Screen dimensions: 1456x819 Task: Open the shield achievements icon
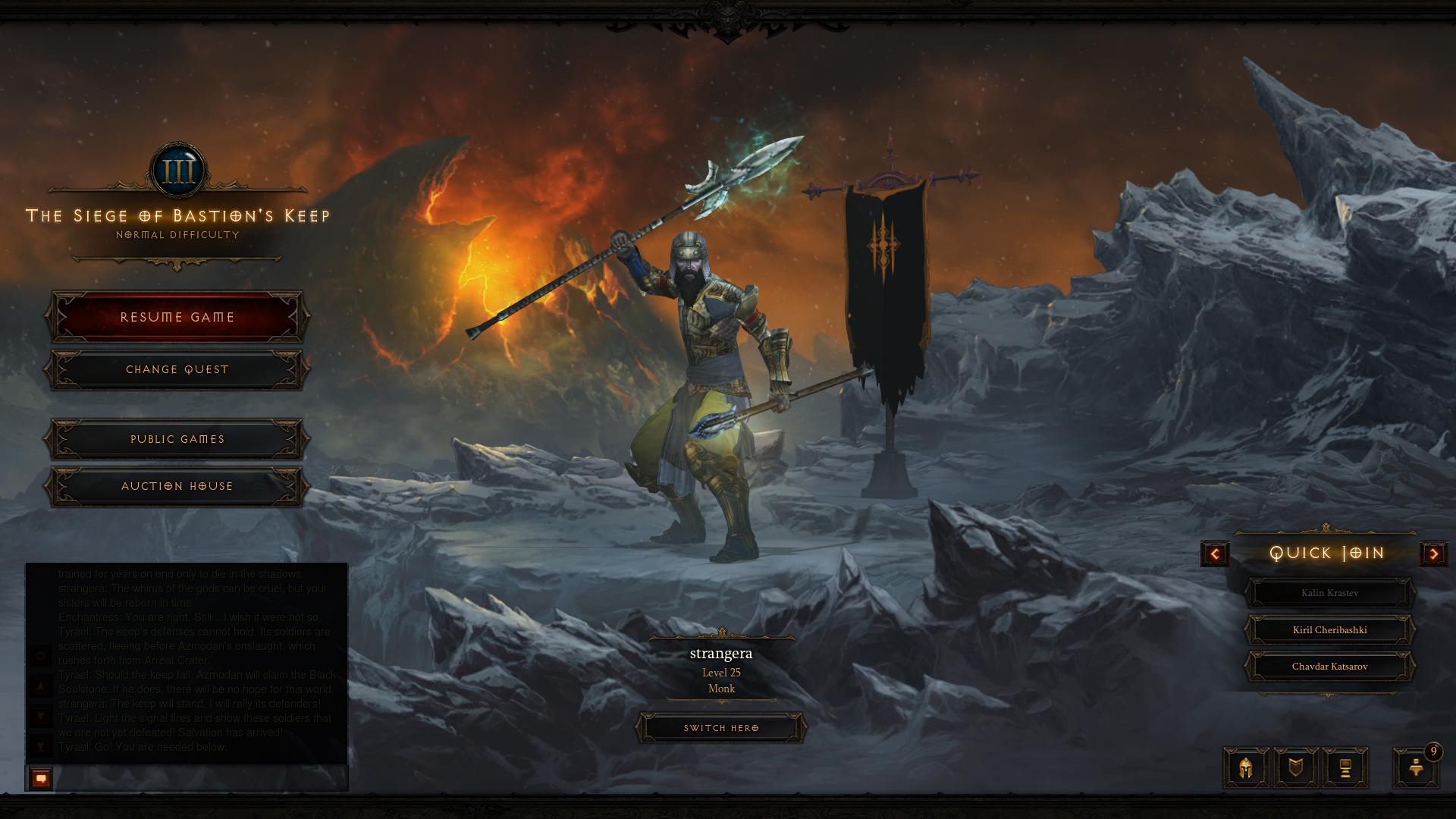1296,768
